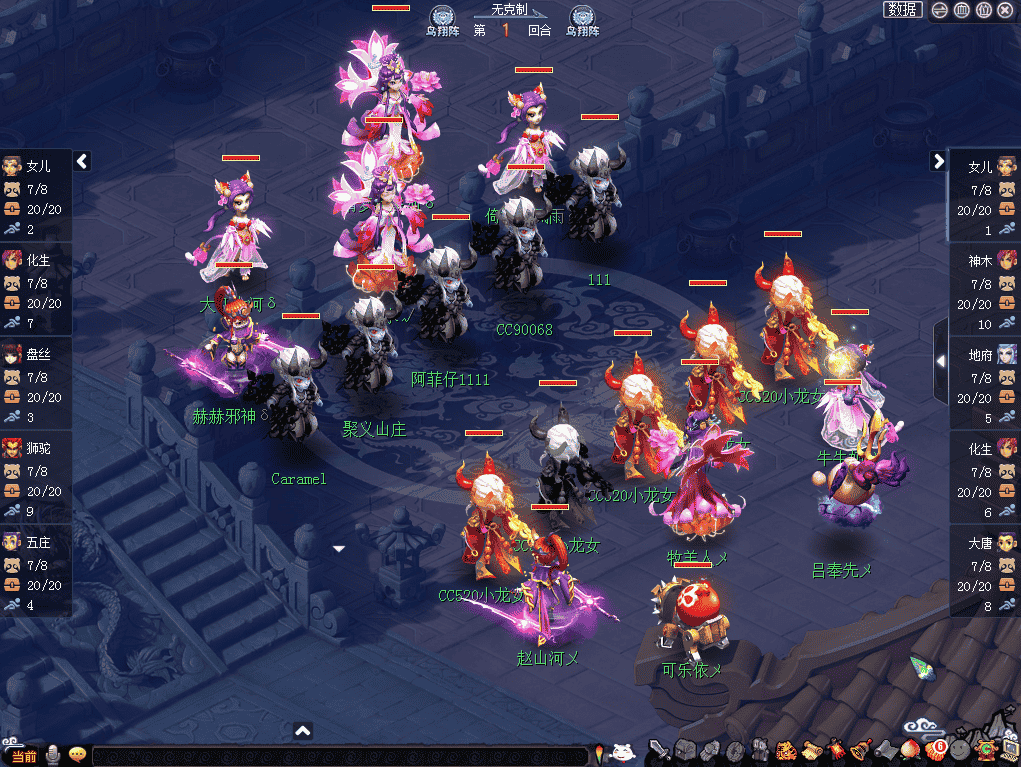Image resolution: width=1021 pixels, height=767 pixels.
Task: Collapse the left team panel arrow
Action: pos(82,160)
